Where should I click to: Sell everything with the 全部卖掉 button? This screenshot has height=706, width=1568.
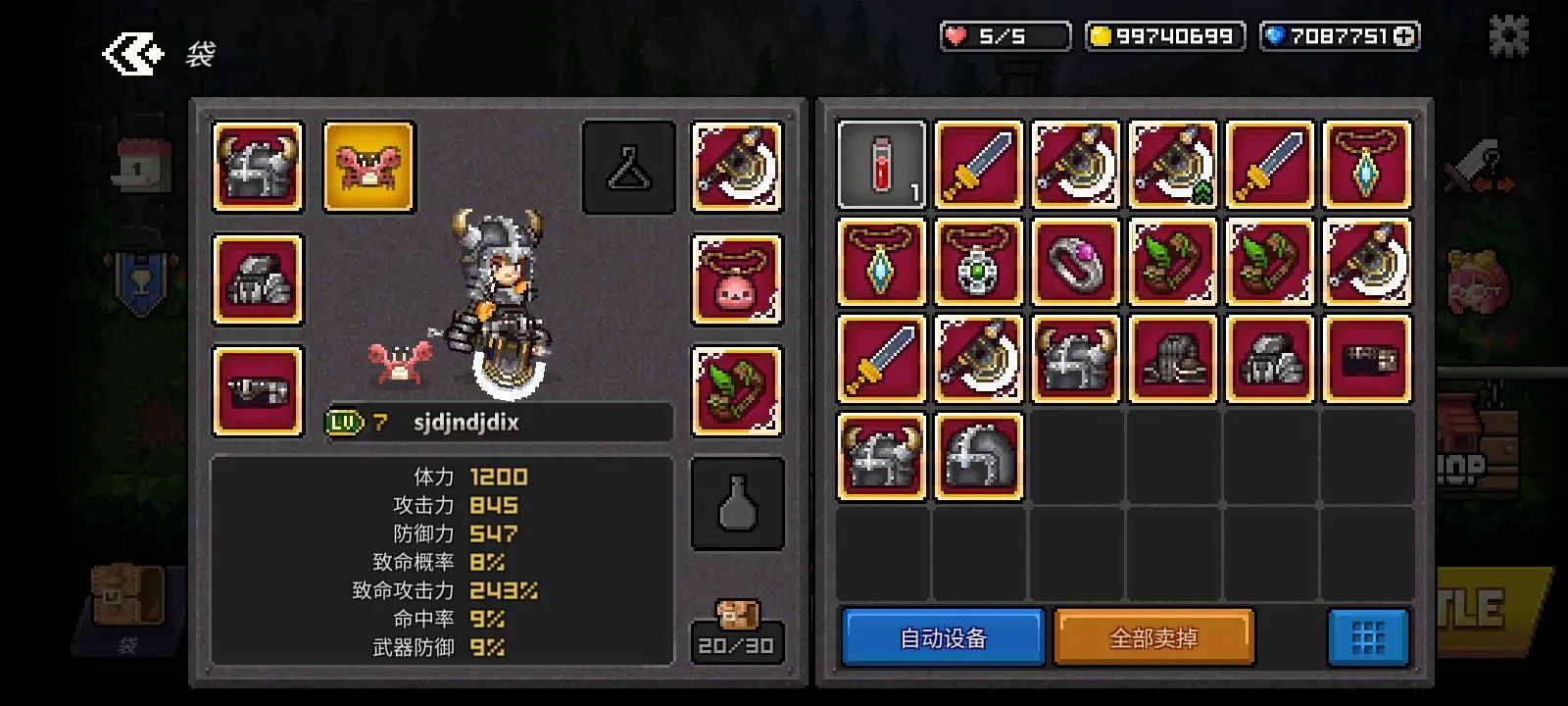click(1153, 638)
